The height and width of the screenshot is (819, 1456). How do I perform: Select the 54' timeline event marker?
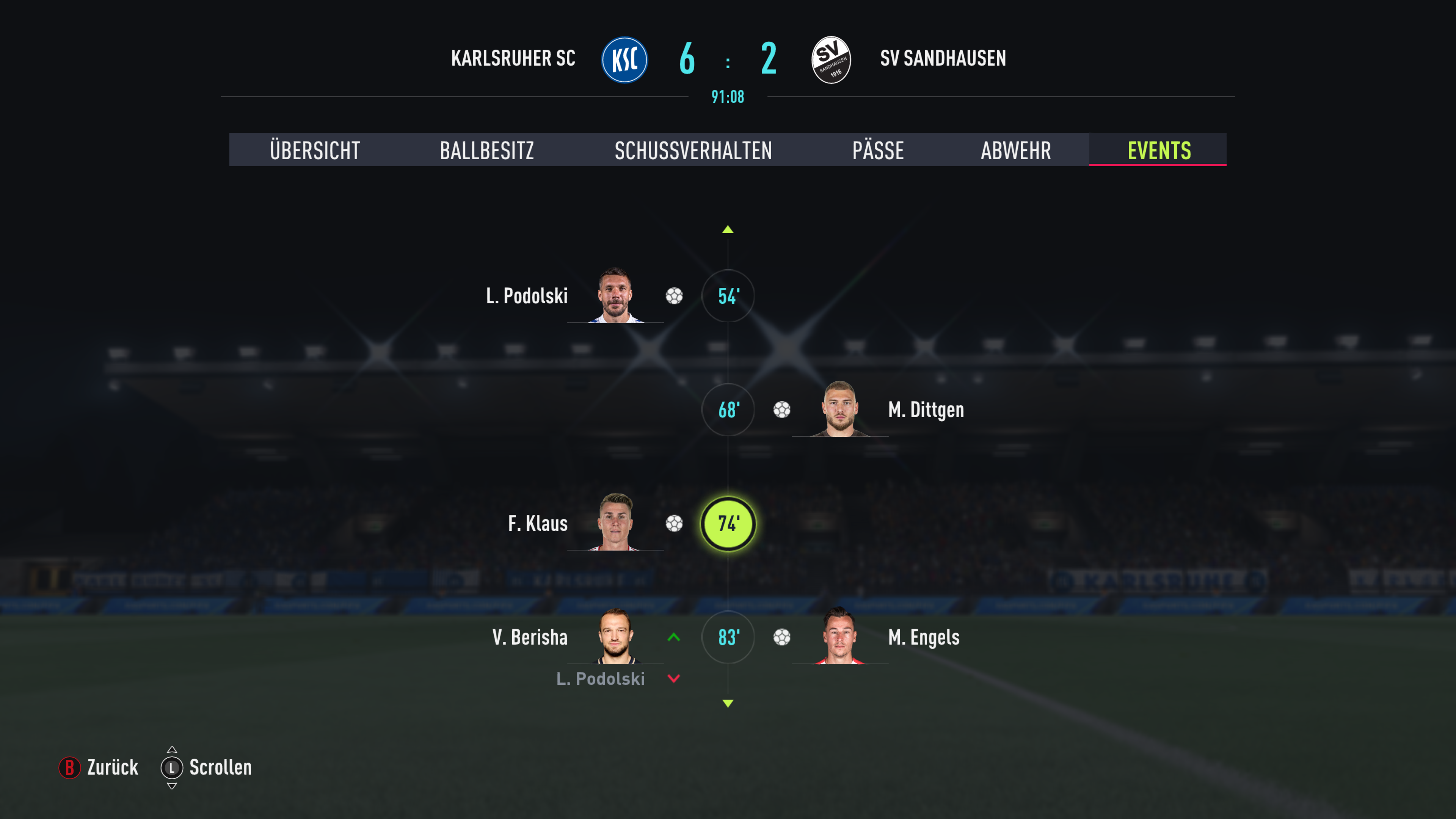tap(728, 296)
